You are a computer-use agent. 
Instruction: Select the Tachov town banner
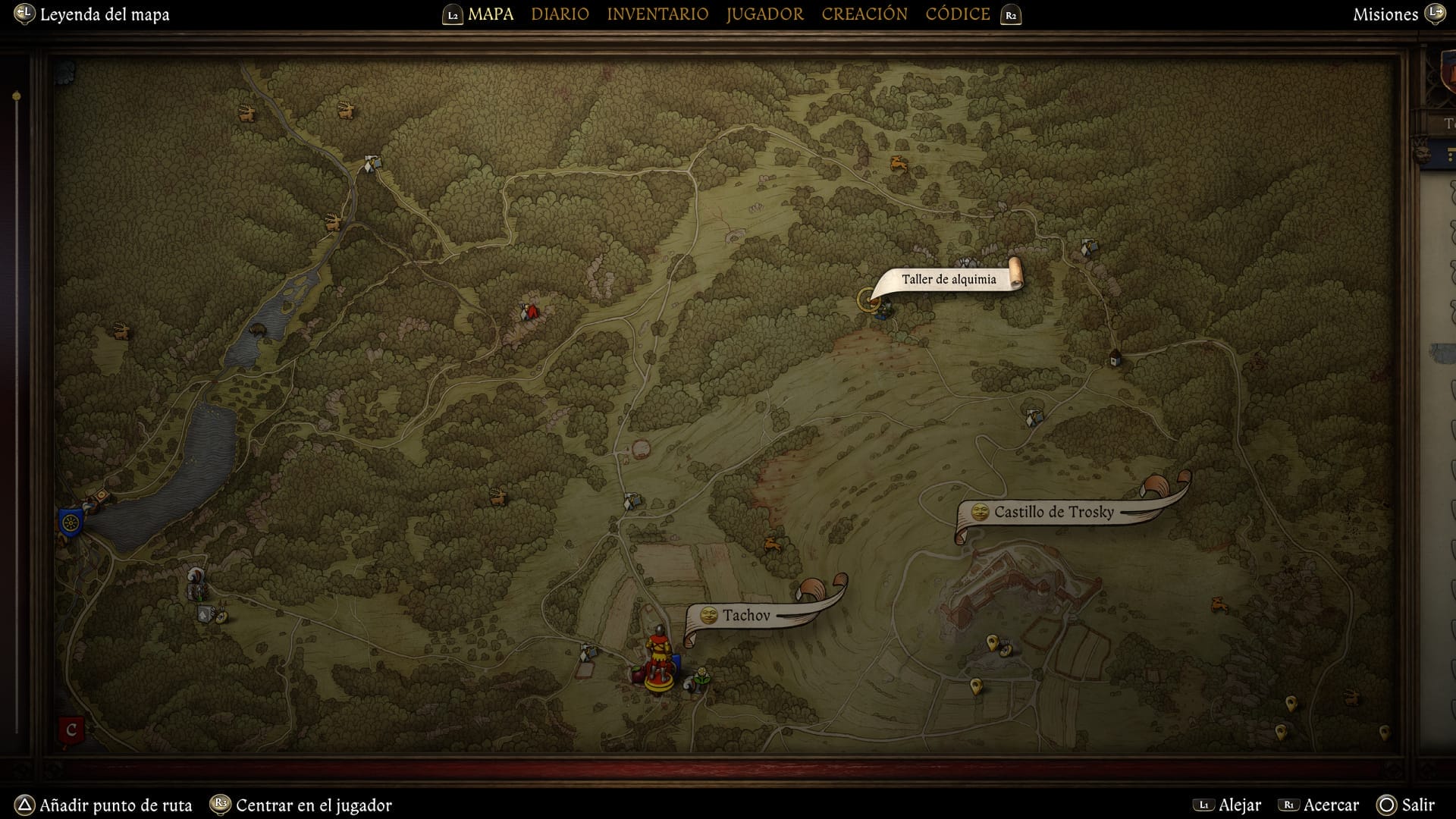tap(745, 616)
